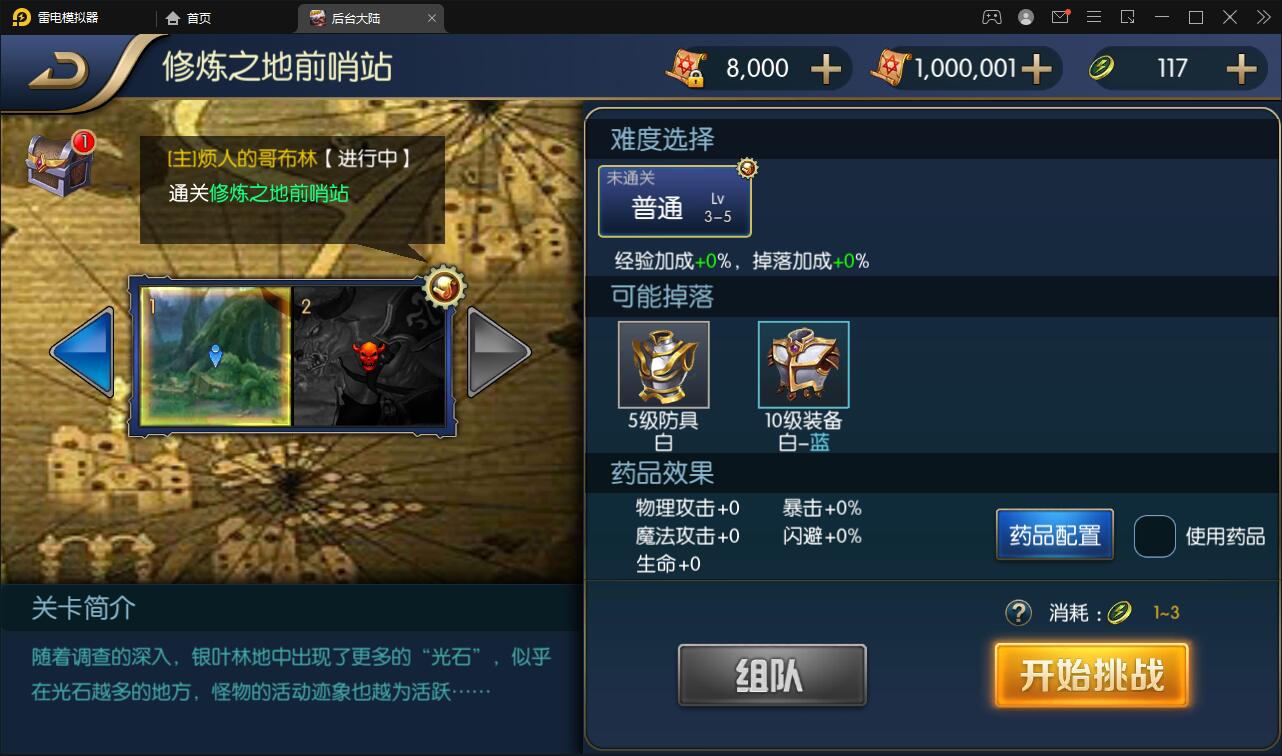
Task: Click the messages envelope icon in the title bar
Action: point(1060,17)
